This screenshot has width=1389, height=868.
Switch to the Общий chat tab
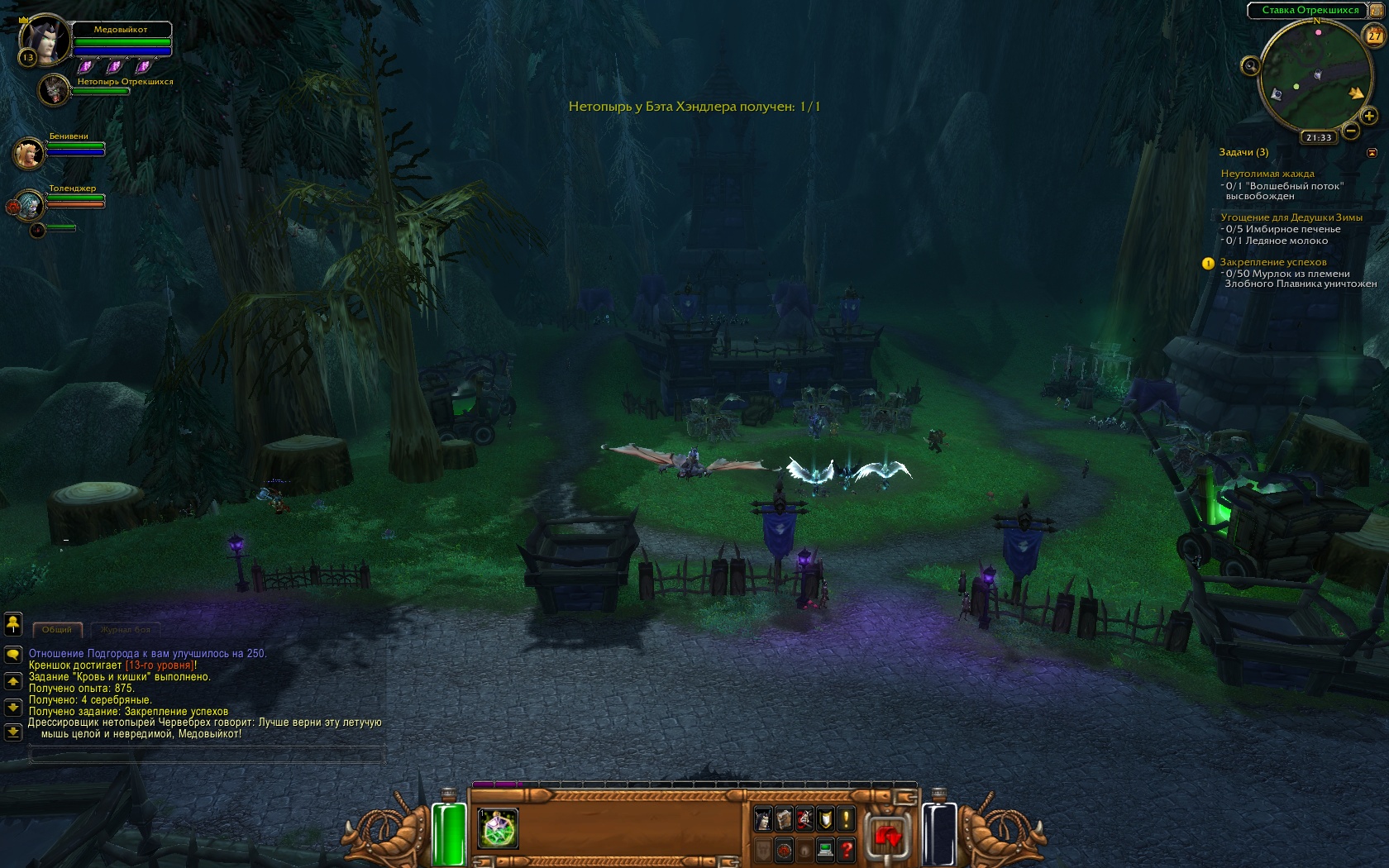pyautogui.click(x=57, y=629)
